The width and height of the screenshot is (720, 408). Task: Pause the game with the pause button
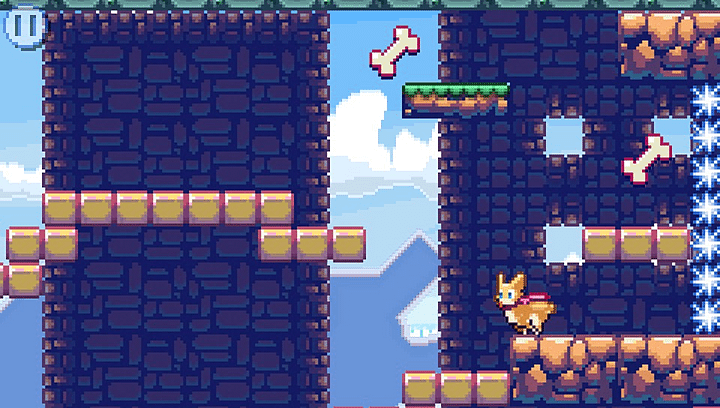pyautogui.click(x=24, y=26)
